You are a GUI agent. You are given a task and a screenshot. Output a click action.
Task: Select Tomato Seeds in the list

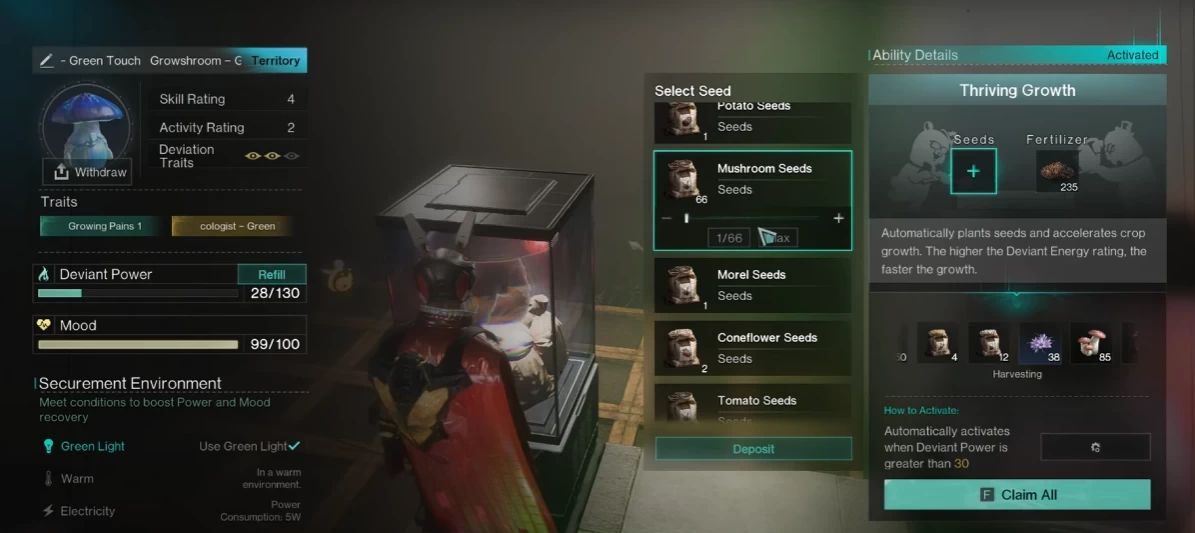click(753, 403)
